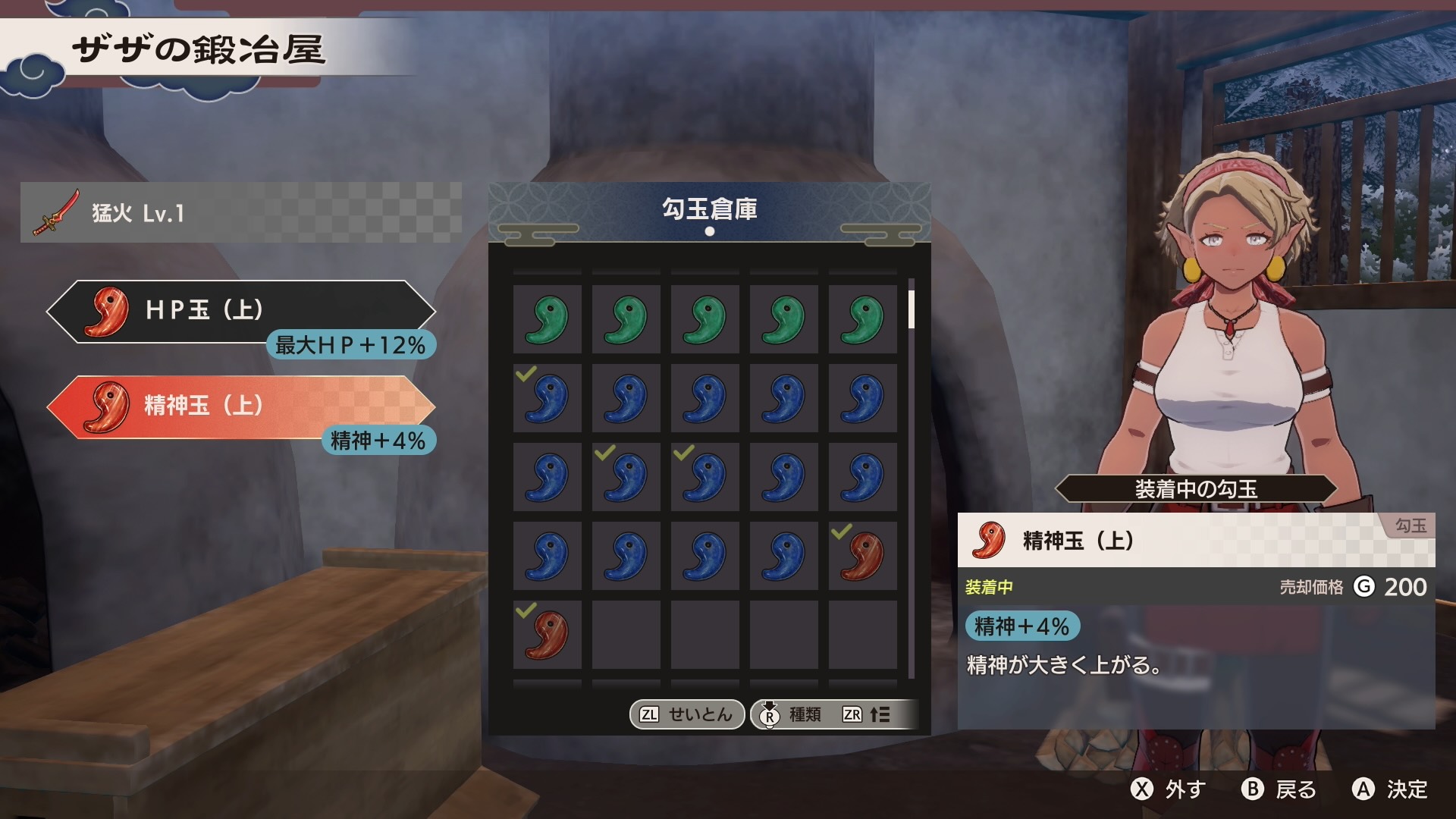Toggle the checkmarked blue magatama in third row
This screenshot has height=819, width=1456.
(626, 475)
